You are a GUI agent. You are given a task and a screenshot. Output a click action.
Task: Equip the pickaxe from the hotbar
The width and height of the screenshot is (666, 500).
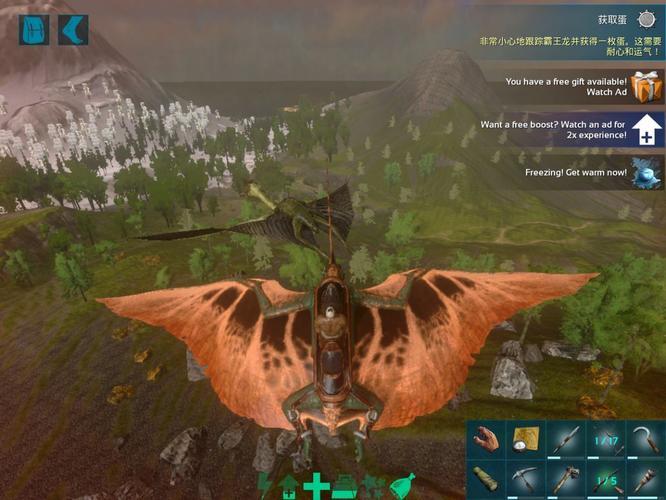[524, 478]
